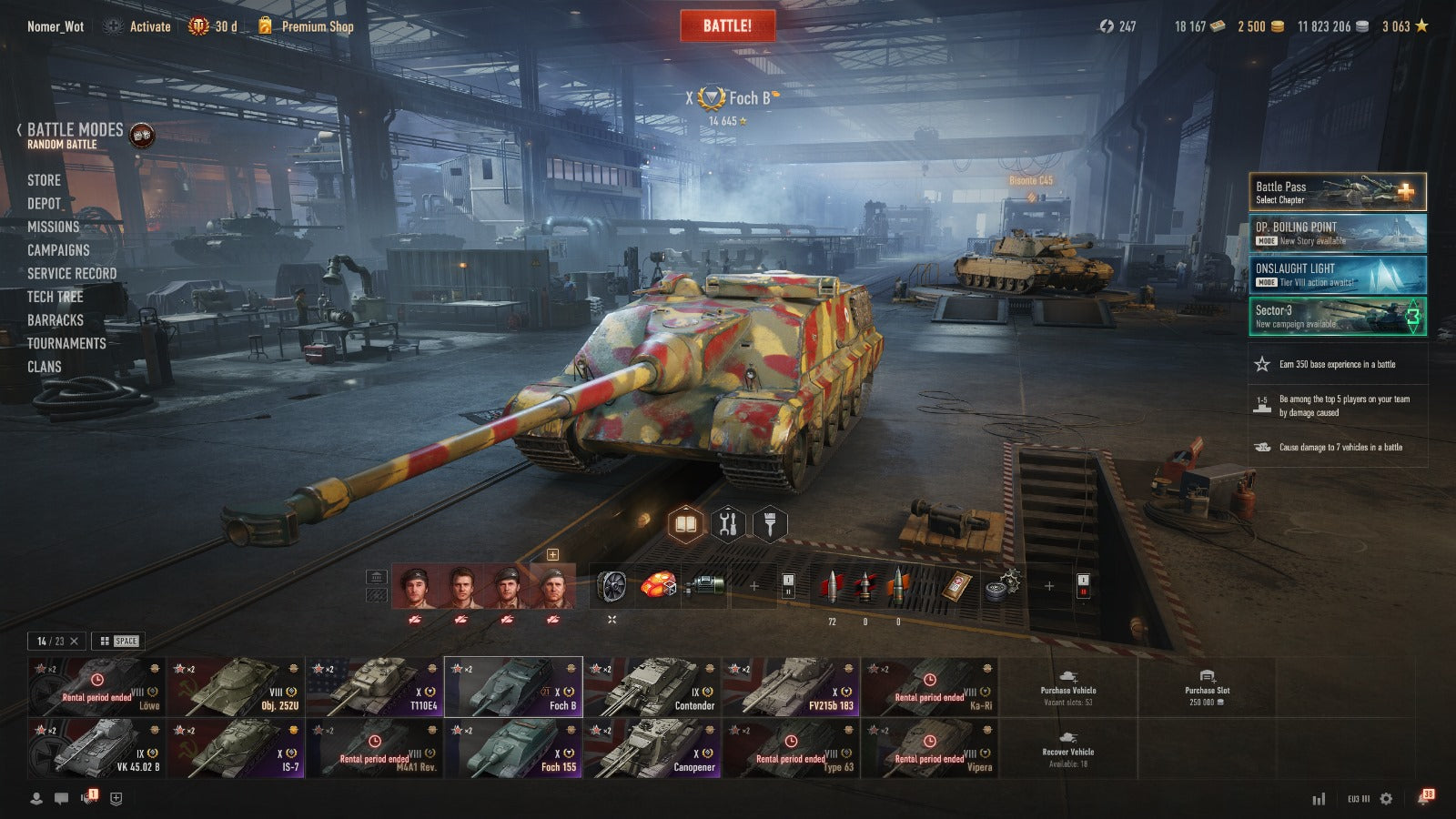Open the Premium Shop
The height and width of the screenshot is (819, 1456).
(x=317, y=26)
